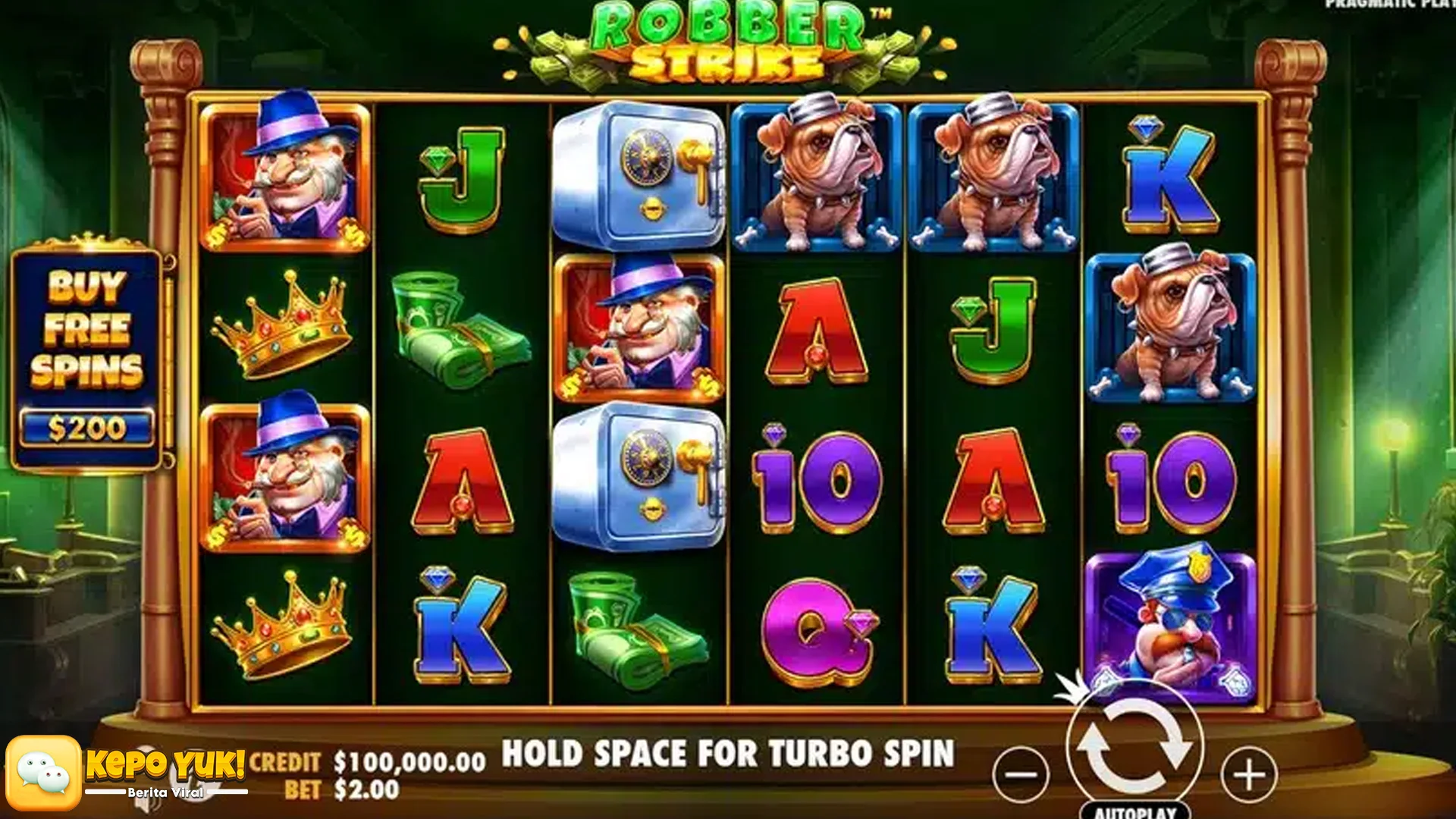1456x819 pixels.
Task: Select the robber boss symbol on the first reel
Action: 284,174
